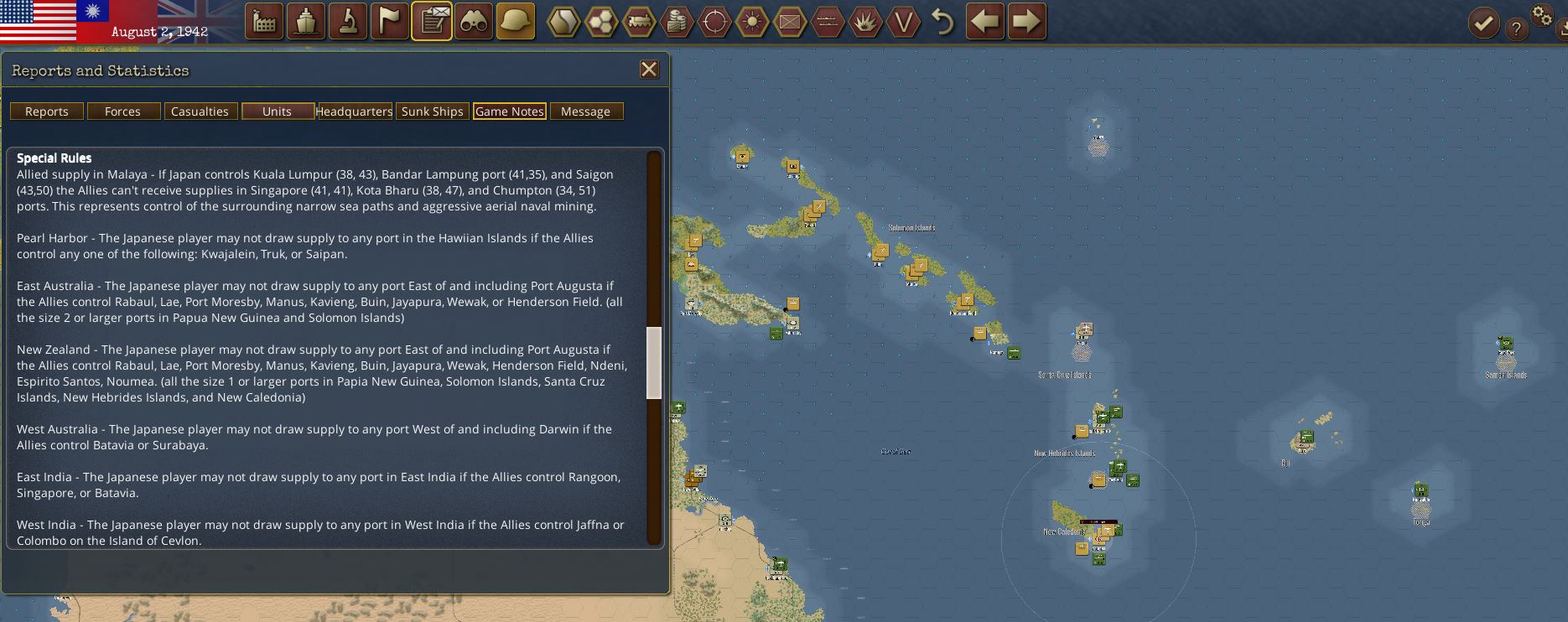Switch to the Reports tab

47,111
